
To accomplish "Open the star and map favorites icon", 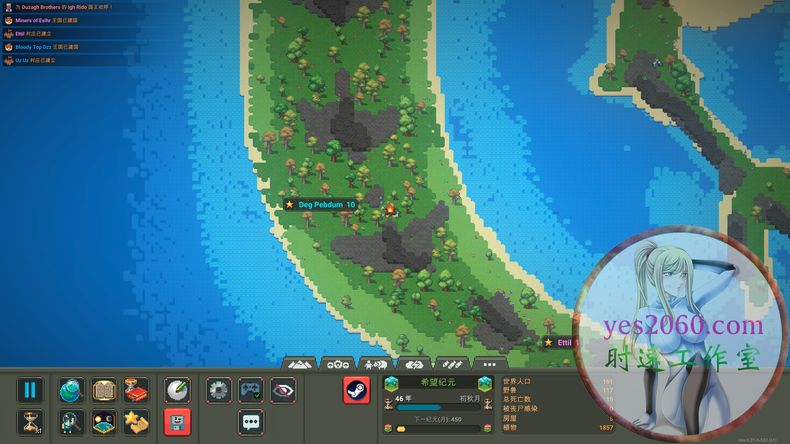I will tap(136, 421).
